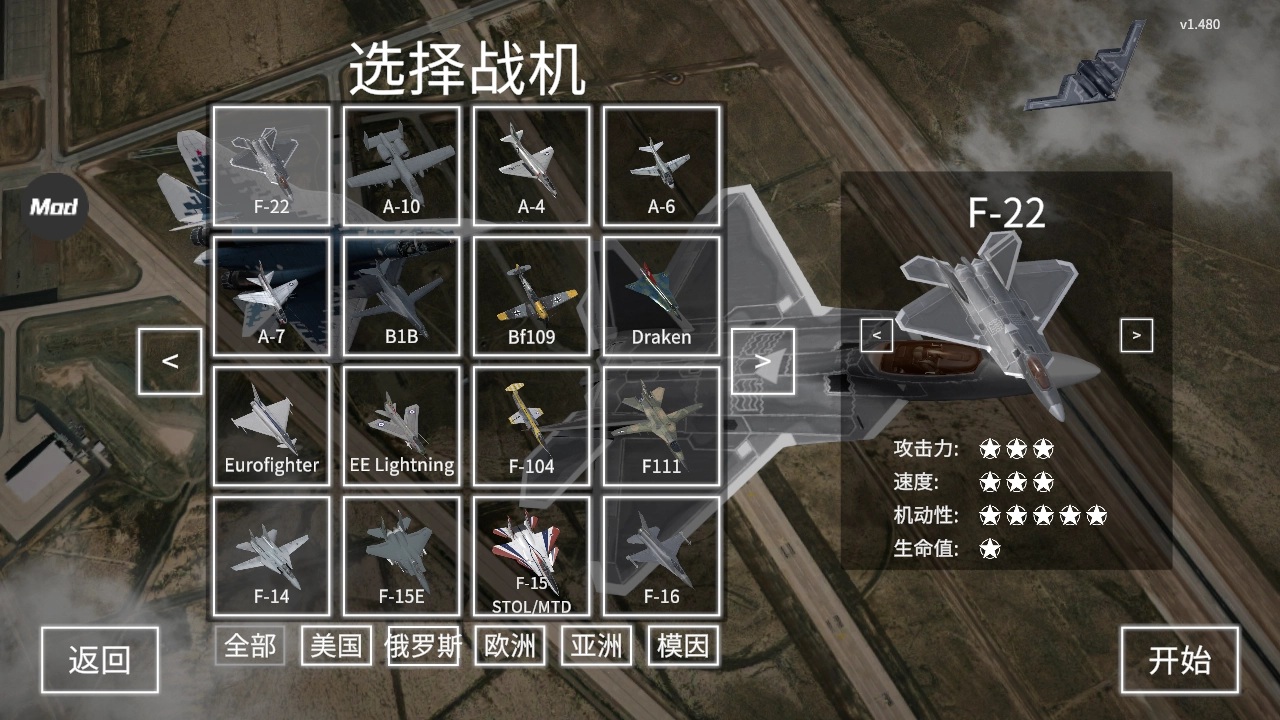Click 返回 to go back
This screenshot has width=1280, height=720.
point(99,660)
